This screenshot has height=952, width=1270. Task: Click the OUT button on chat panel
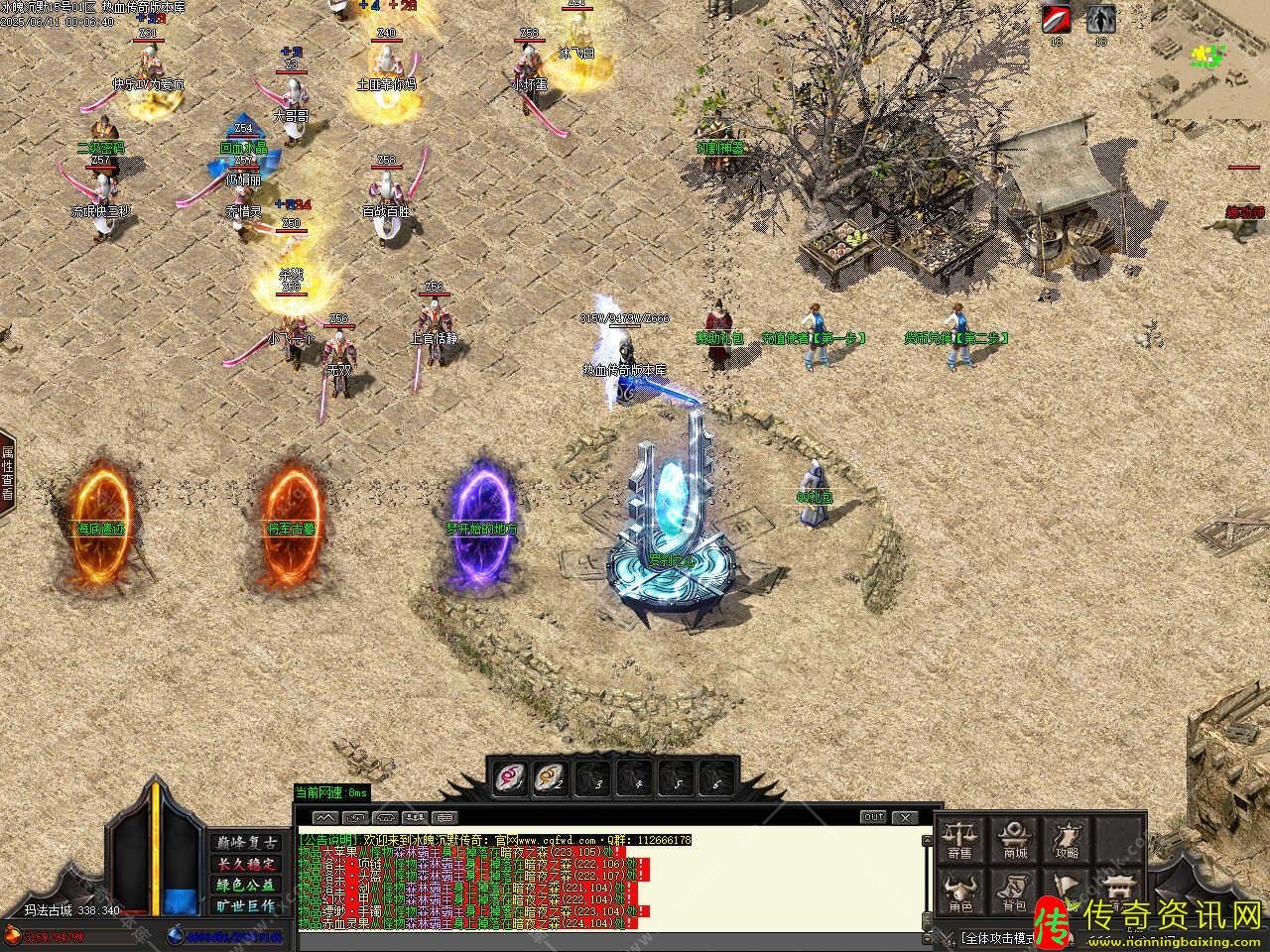(873, 817)
